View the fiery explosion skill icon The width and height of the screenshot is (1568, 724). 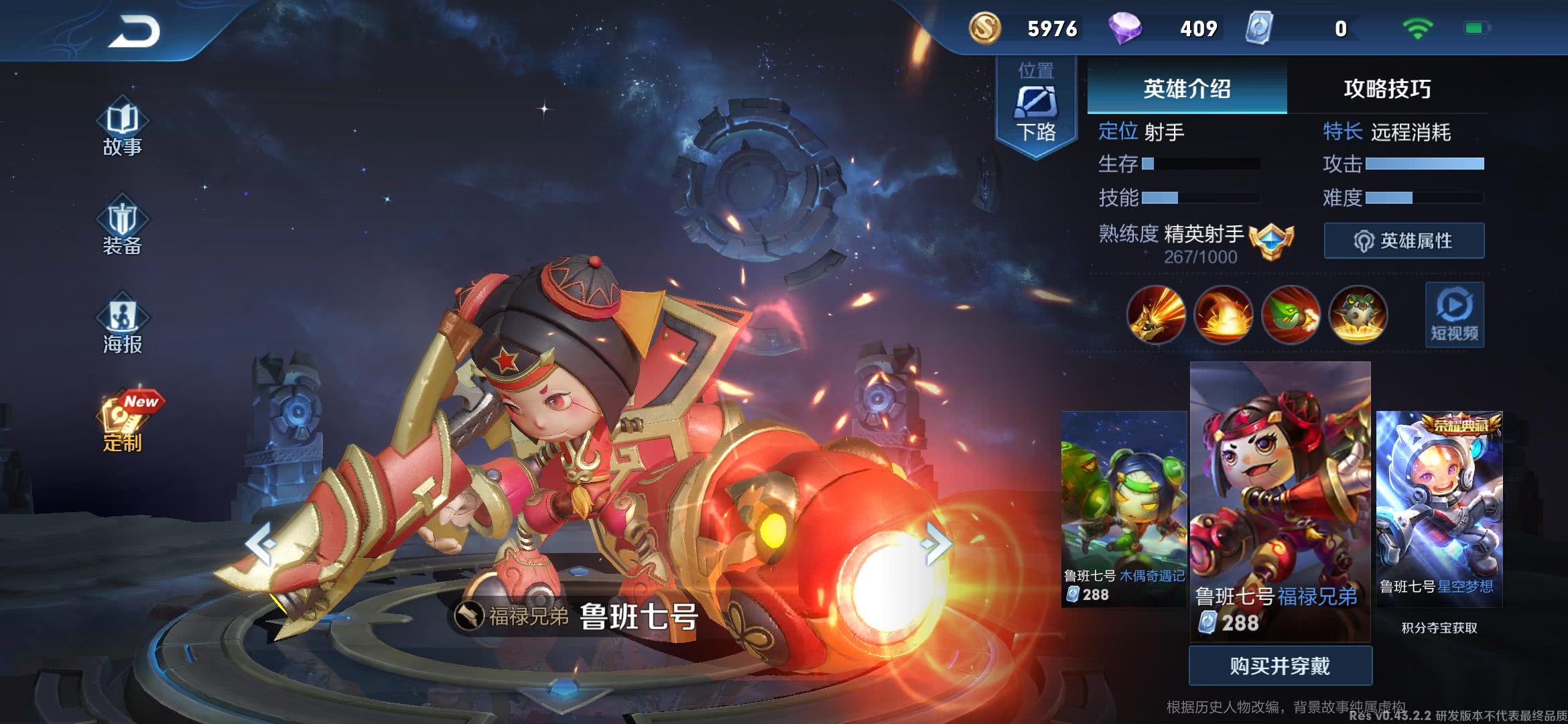coord(1224,314)
